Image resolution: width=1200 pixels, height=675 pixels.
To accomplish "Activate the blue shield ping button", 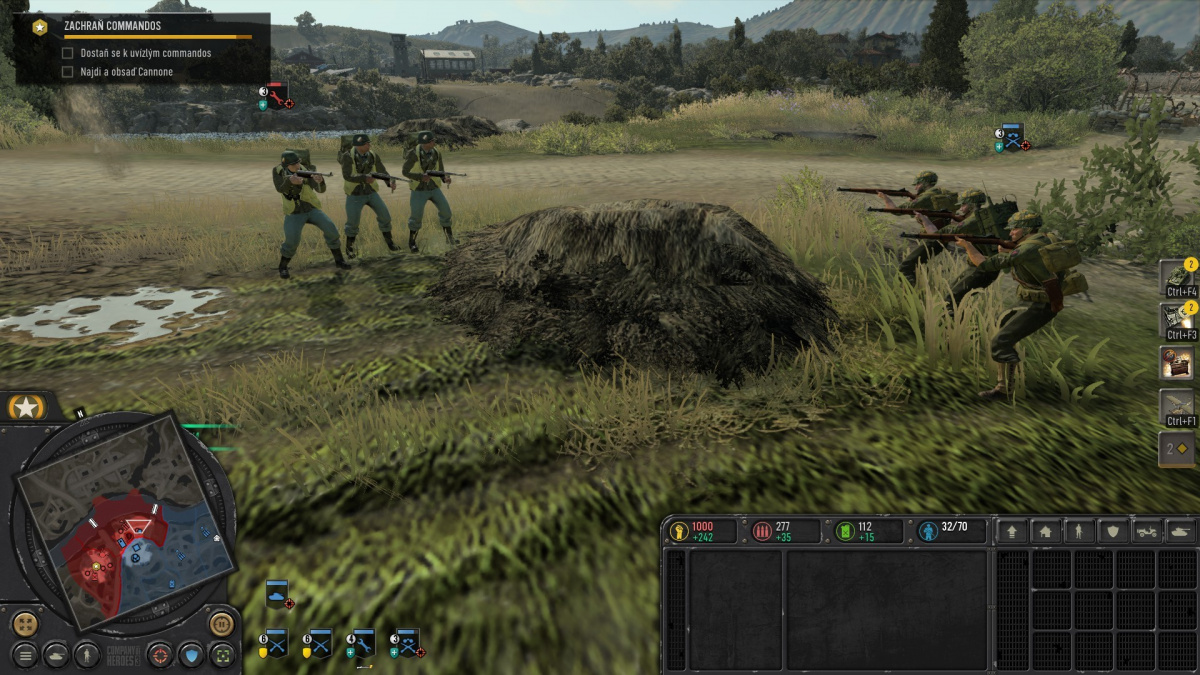I will pyautogui.click(x=191, y=655).
